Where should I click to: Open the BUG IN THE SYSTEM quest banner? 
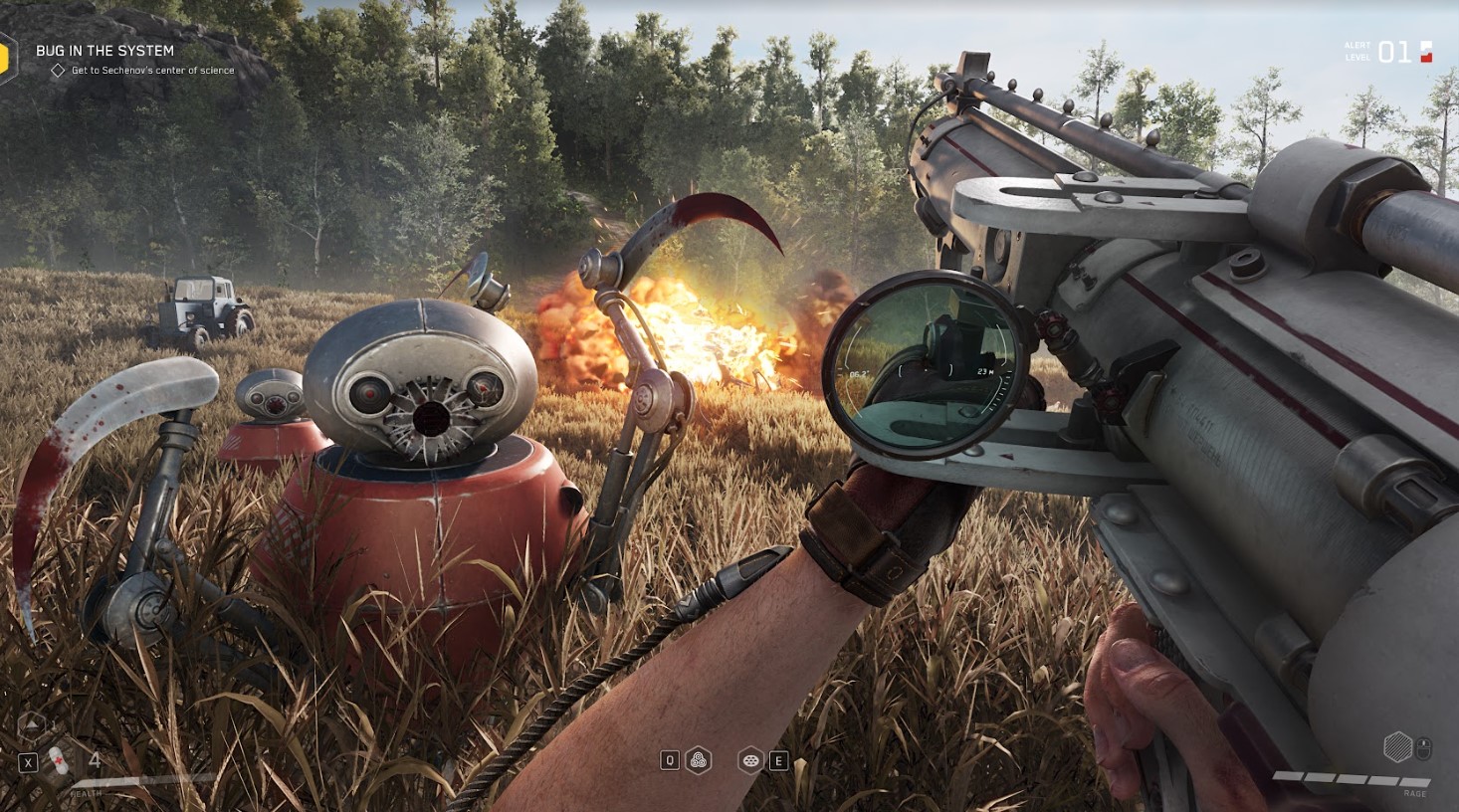104,49
